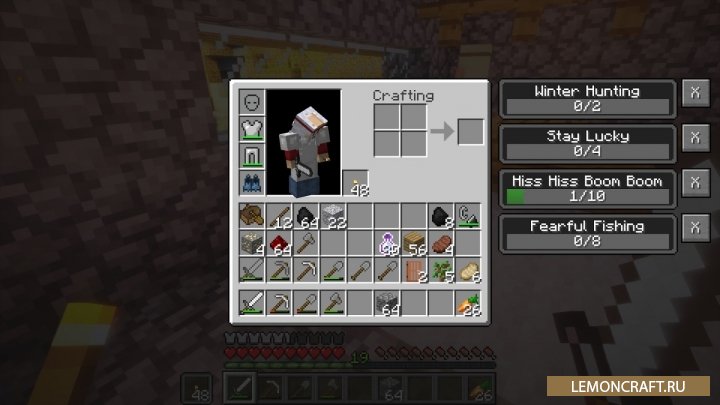Image resolution: width=720 pixels, height=405 pixels.
Task: Open the Fearful Fishing quest entry
Action: [588, 230]
